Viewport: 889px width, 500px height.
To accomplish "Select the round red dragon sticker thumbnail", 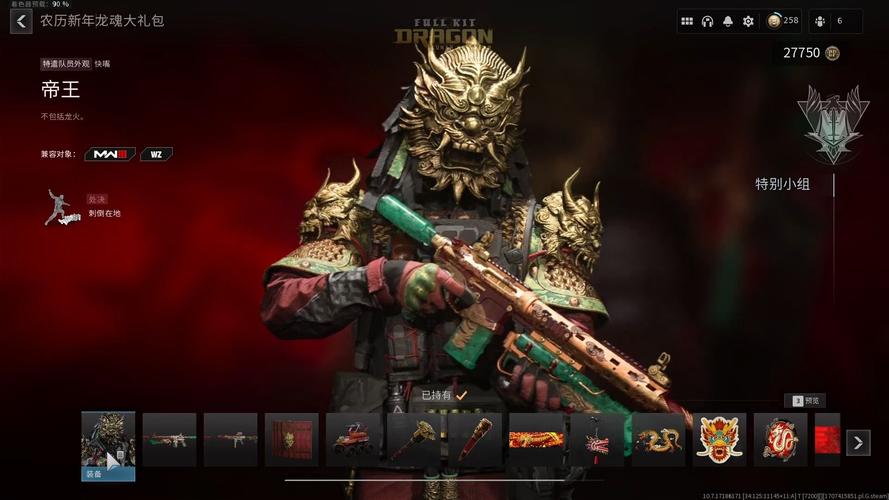I will click(x=780, y=440).
